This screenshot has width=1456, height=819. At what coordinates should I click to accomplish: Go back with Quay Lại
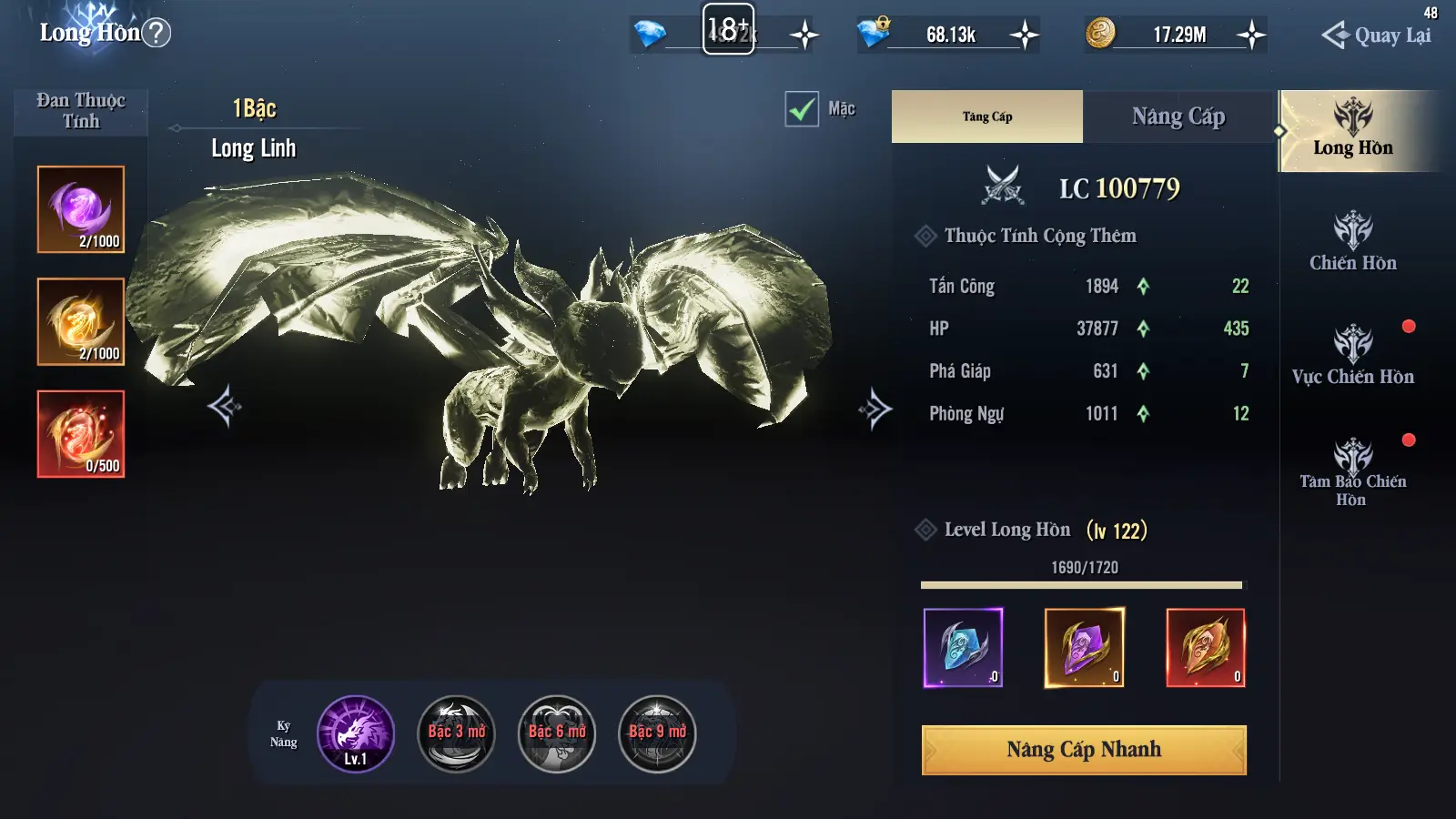click(1377, 35)
